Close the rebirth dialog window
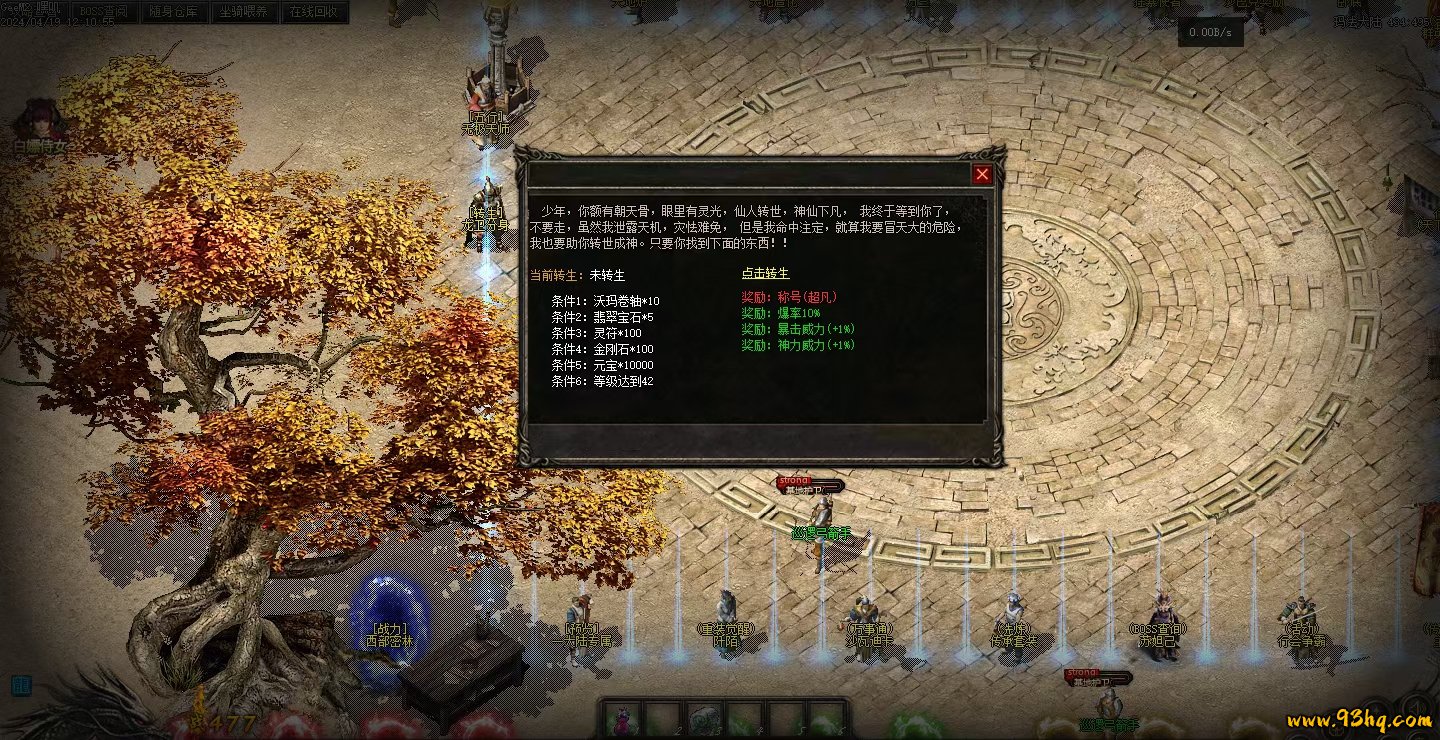The width and height of the screenshot is (1440, 740). (982, 175)
